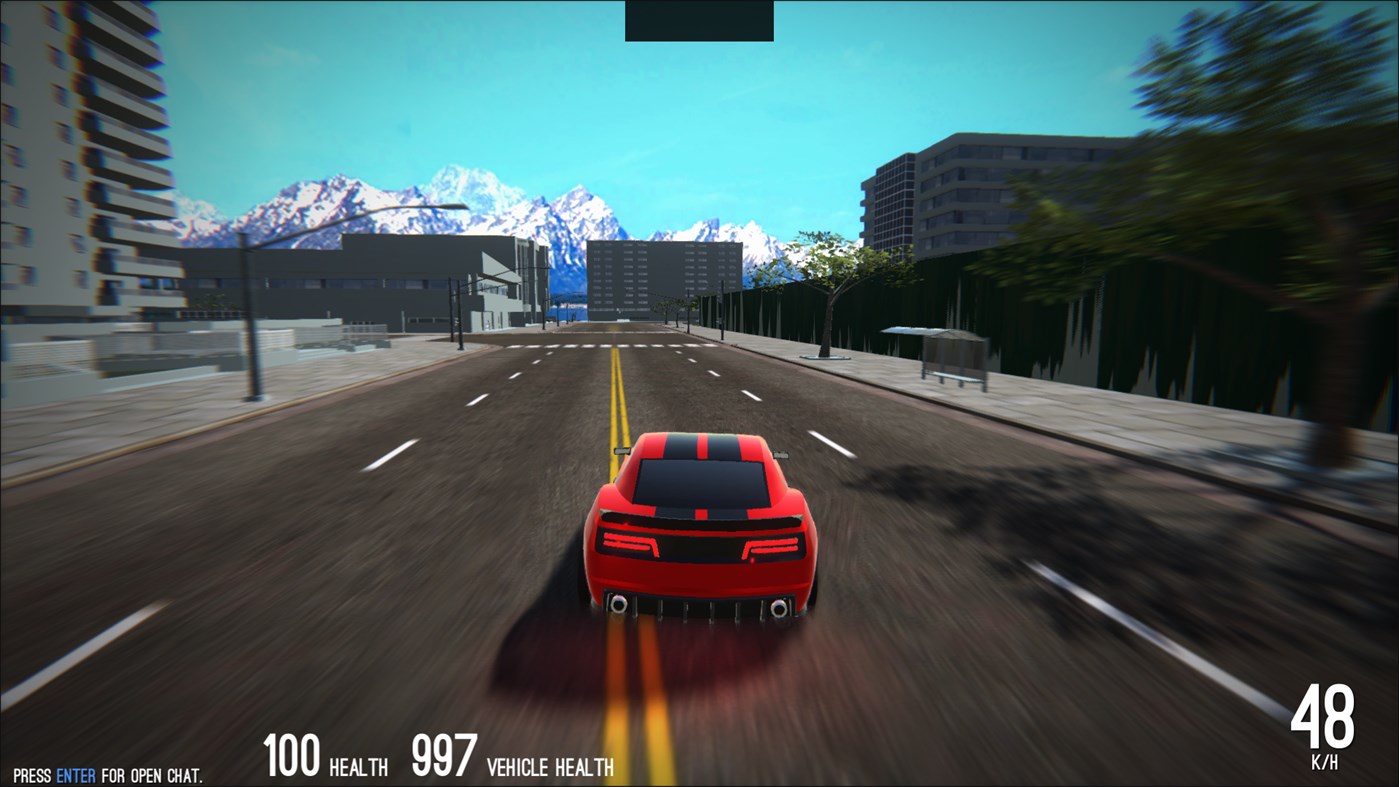The width and height of the screenshot is (1399, 787).
Task: Click the car's right exhaust pipe
Action: pos(778,605)
